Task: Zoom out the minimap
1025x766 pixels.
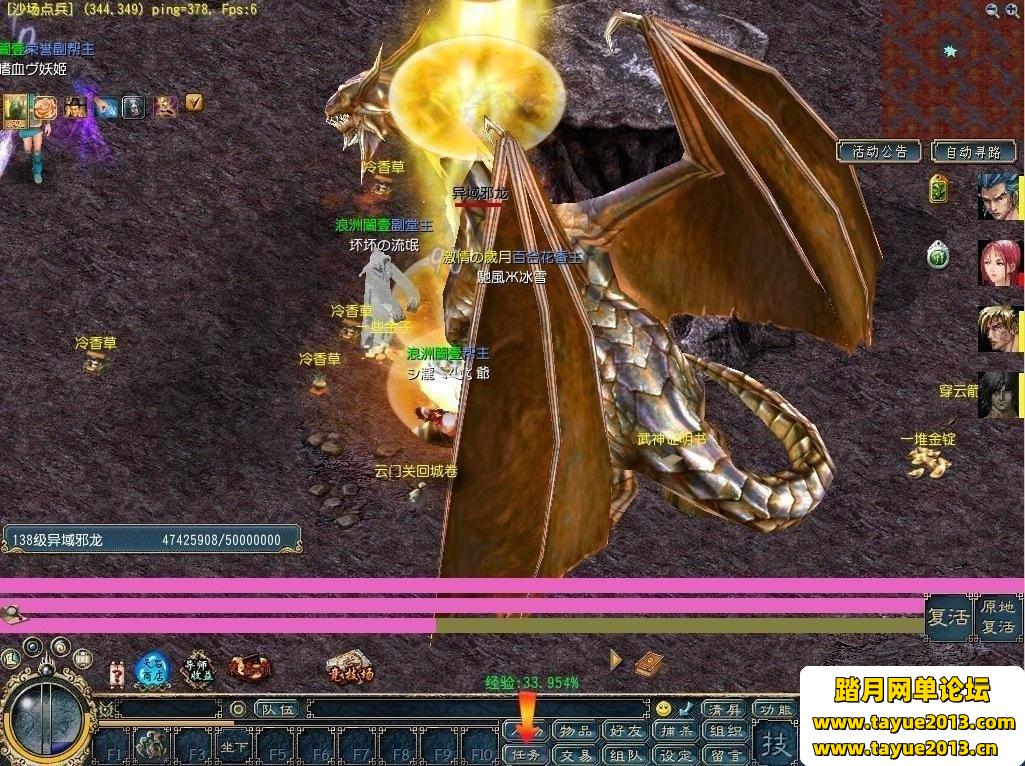Action: click(x=1012, y=10)
